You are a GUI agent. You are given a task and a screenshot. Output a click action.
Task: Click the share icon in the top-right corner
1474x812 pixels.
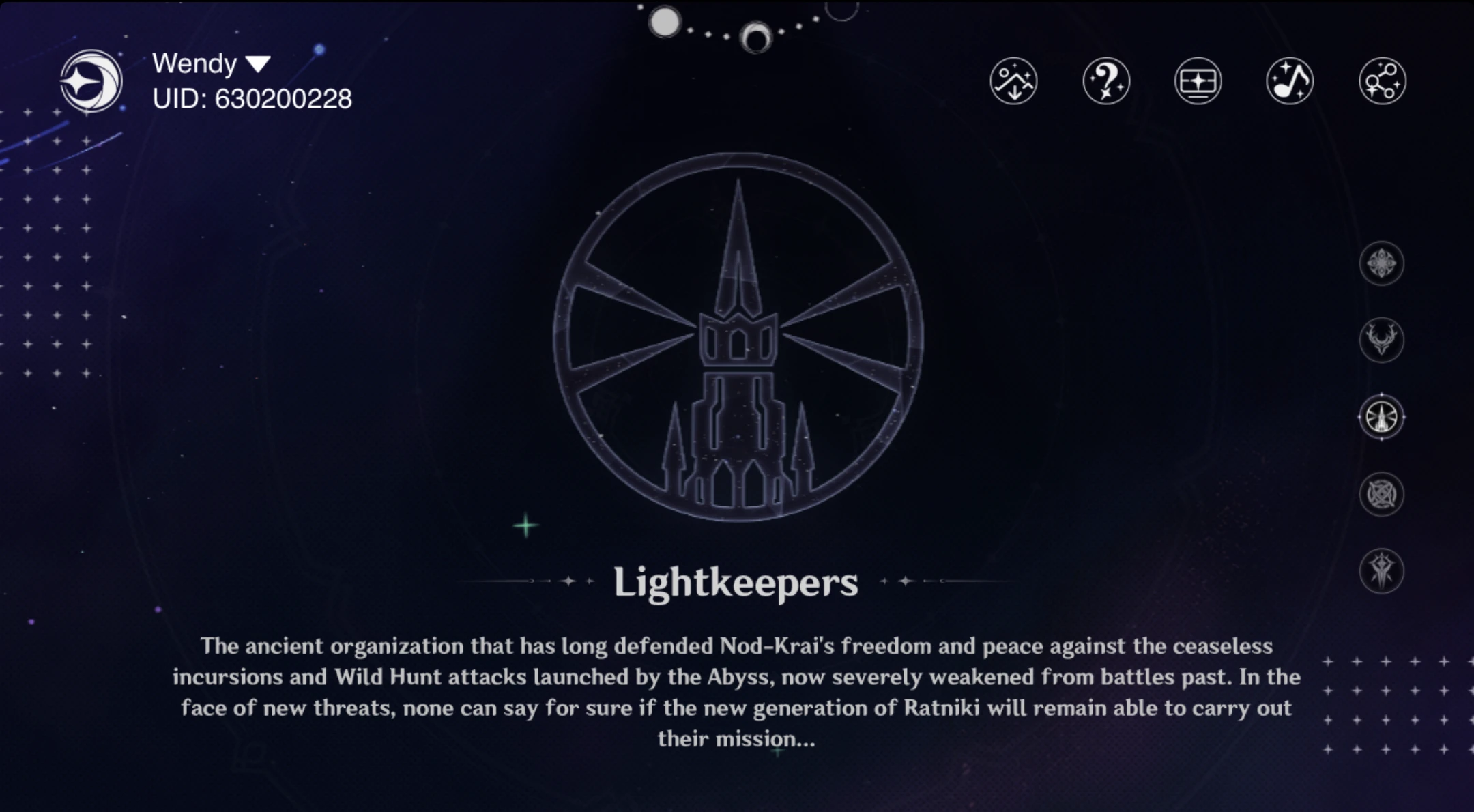(x=1383, y=81)
